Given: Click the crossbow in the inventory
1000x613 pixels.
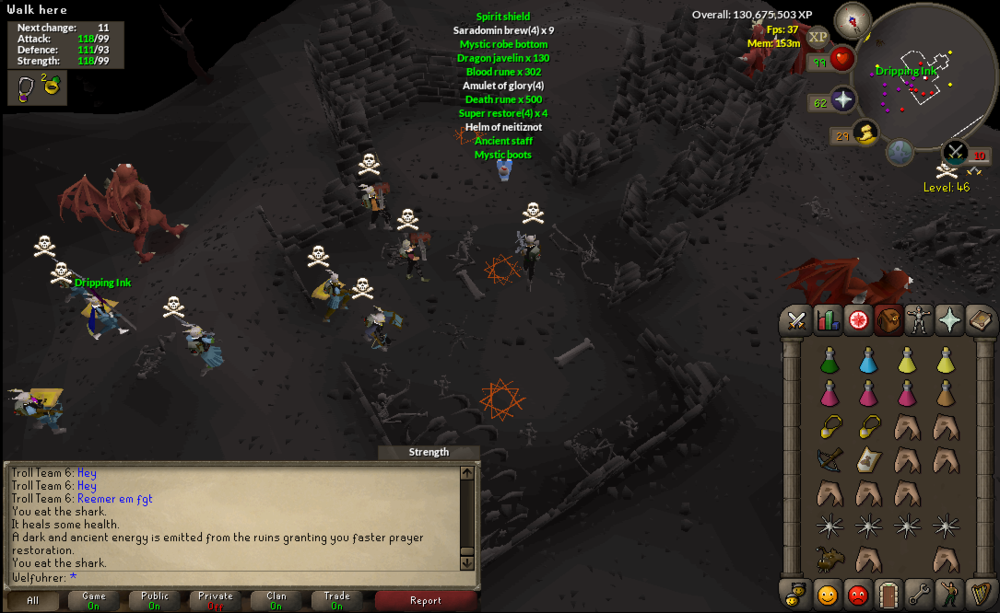Looking at the screenshot, I should pyautogui.click(x=828, y=459).
